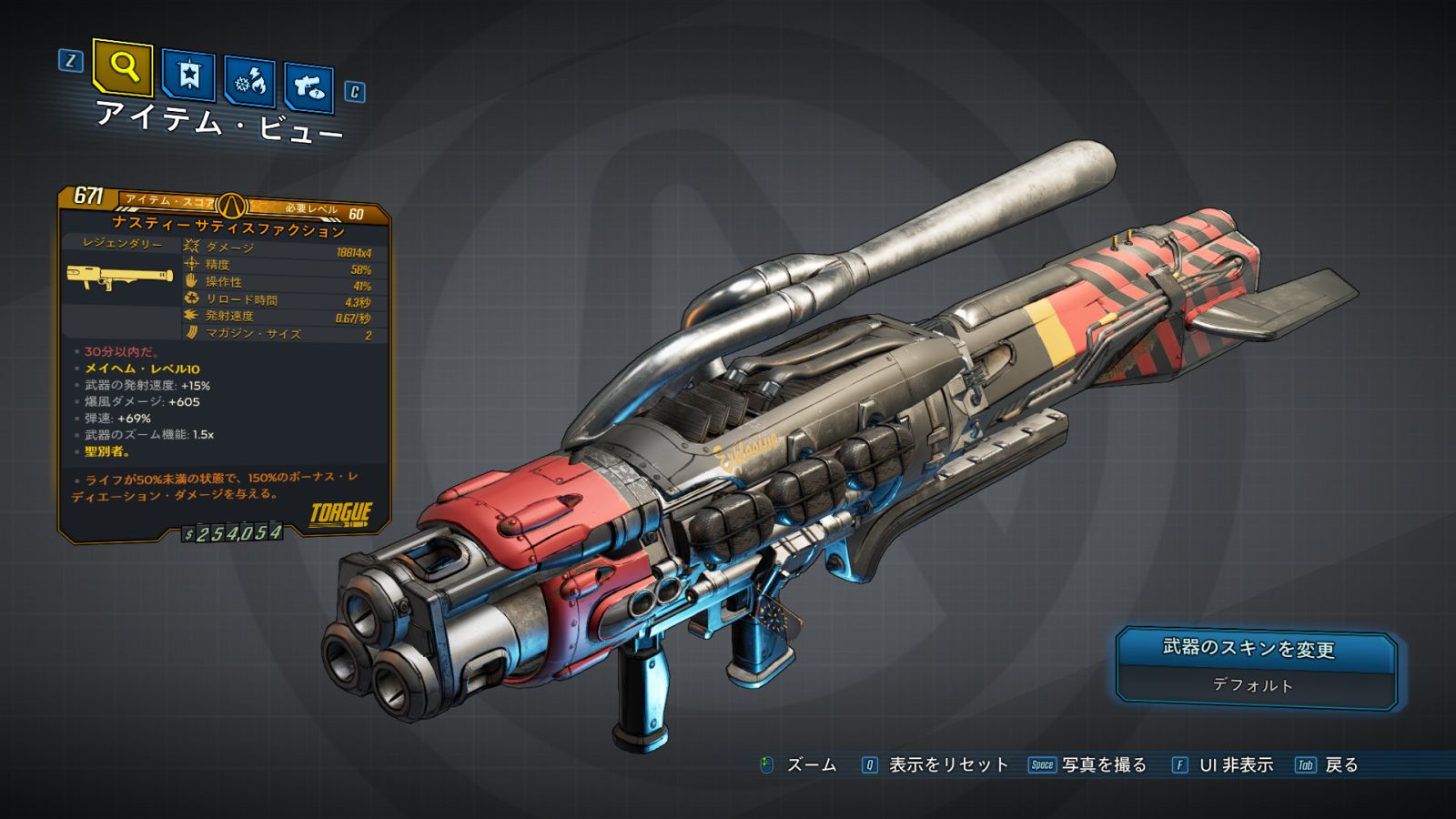Open the gear and flame tab
Viewport: 1456px width, 819px height.
(249, 82)
